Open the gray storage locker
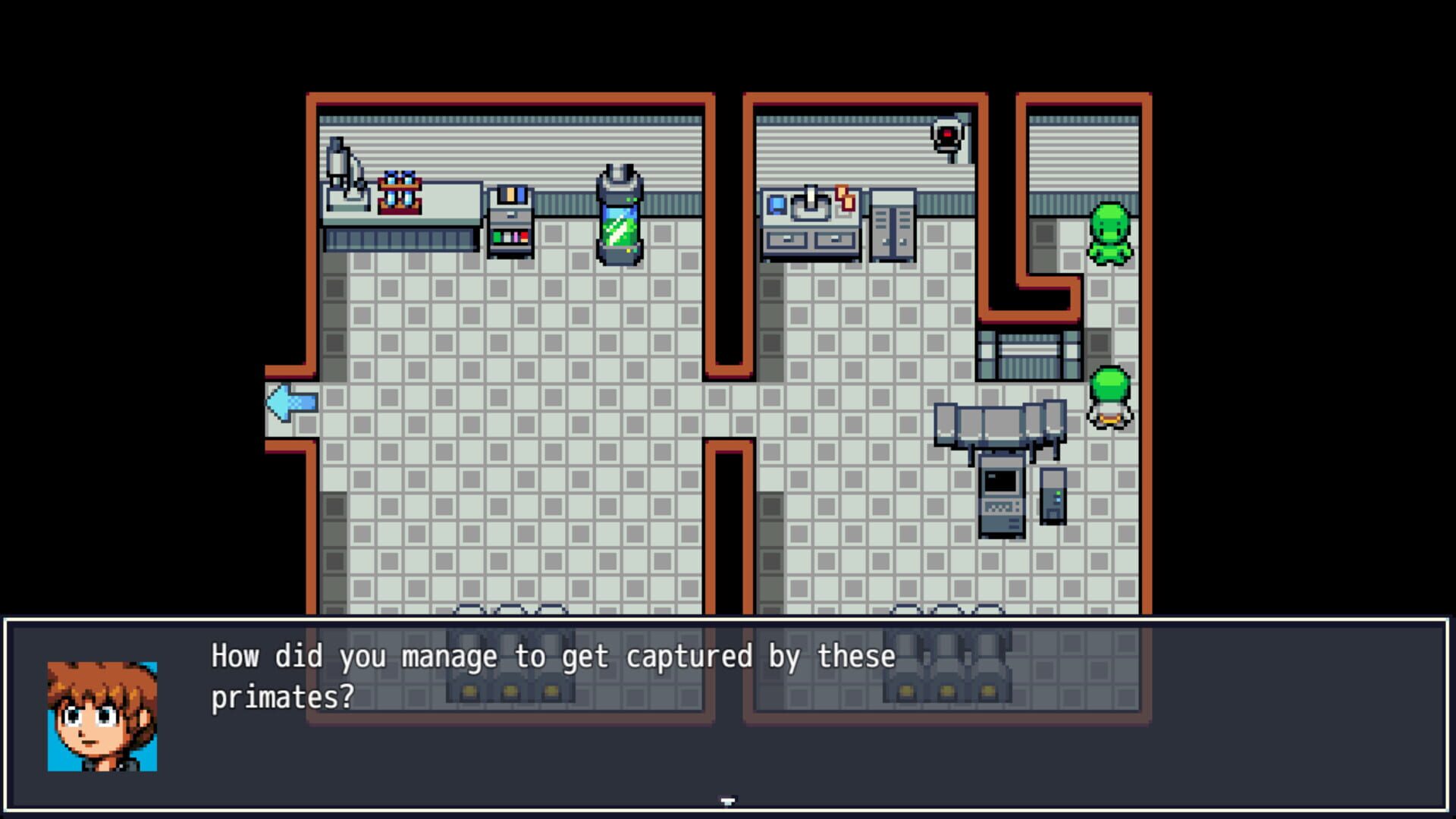The image size is (1456, 819). [892, 227]
